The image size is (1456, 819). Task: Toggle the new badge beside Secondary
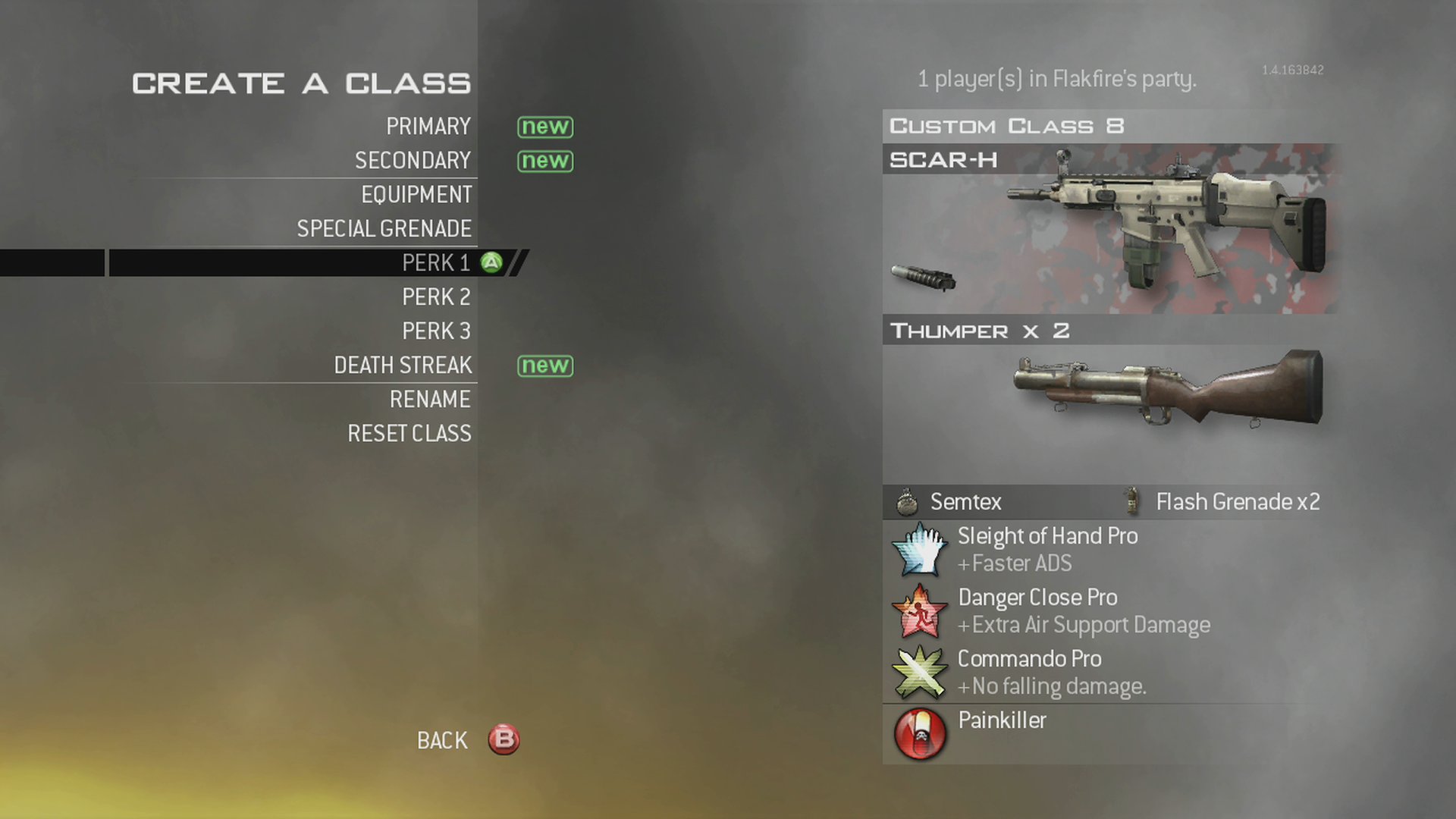tap(544, 161)
